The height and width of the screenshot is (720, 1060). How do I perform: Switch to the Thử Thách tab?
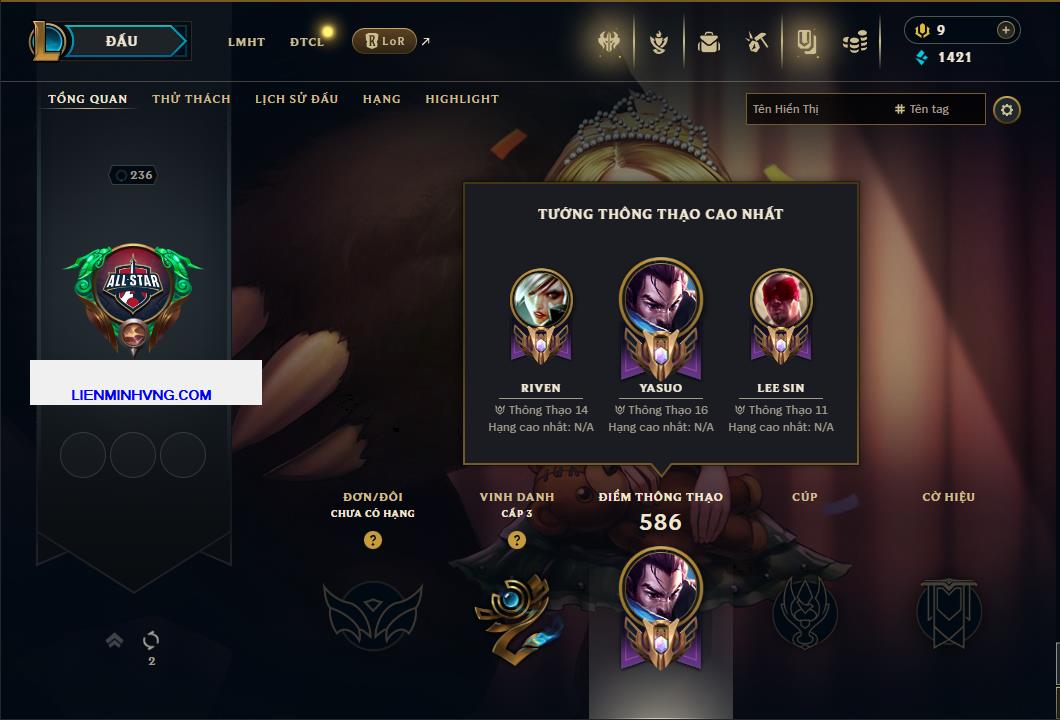click(x=191, y=99)
